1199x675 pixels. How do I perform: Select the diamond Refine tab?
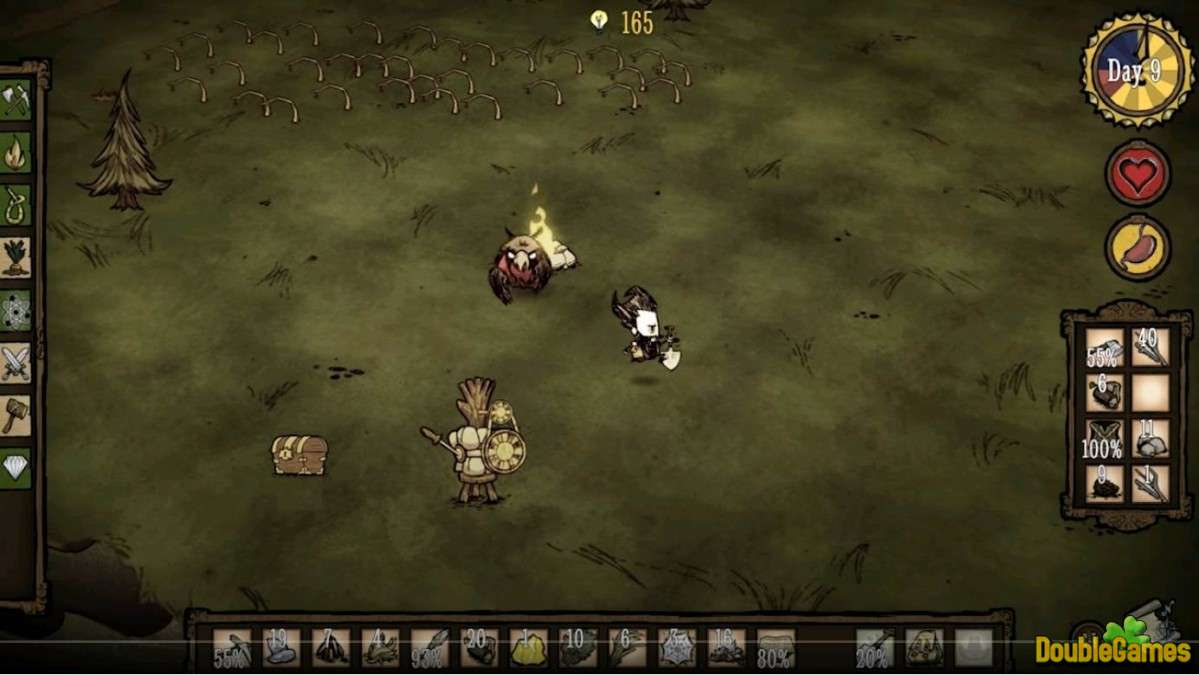pyautogui.click(x=16, y=466)
